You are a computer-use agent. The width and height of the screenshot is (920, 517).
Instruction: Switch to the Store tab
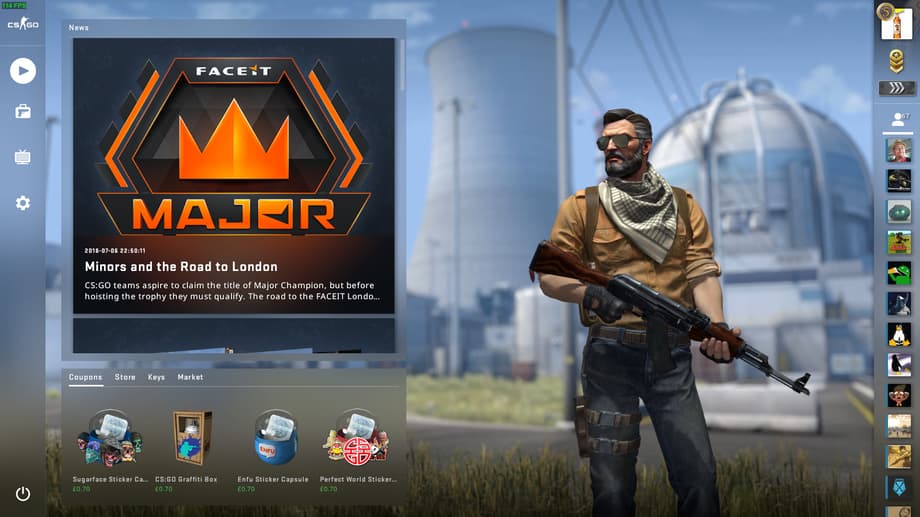click(125, 377)
